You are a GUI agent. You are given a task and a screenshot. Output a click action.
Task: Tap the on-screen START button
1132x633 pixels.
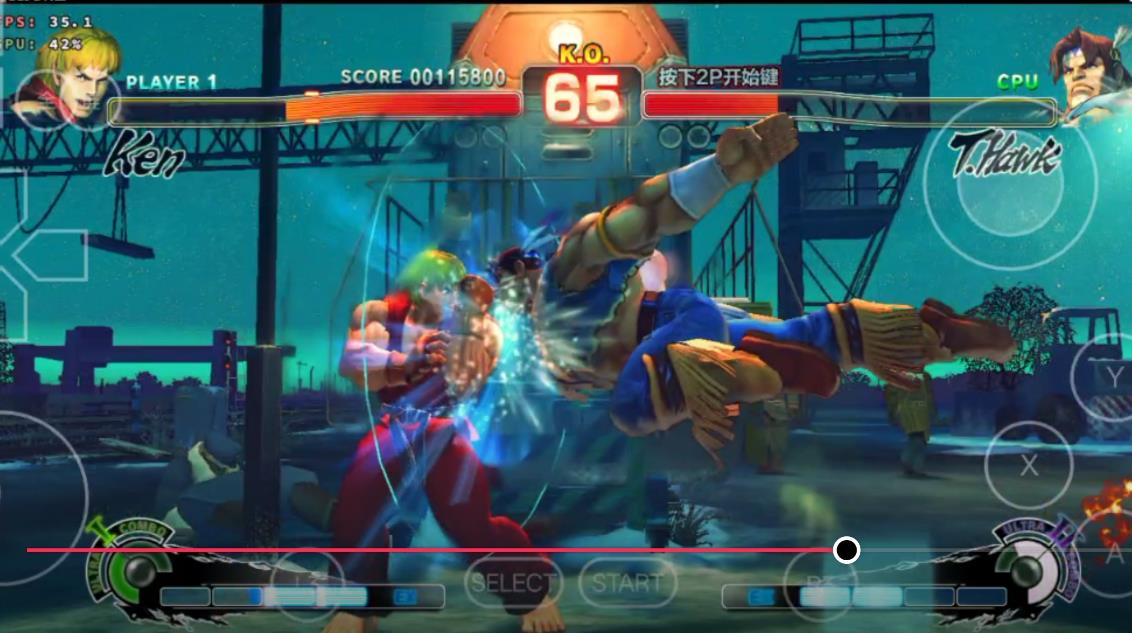627,582
